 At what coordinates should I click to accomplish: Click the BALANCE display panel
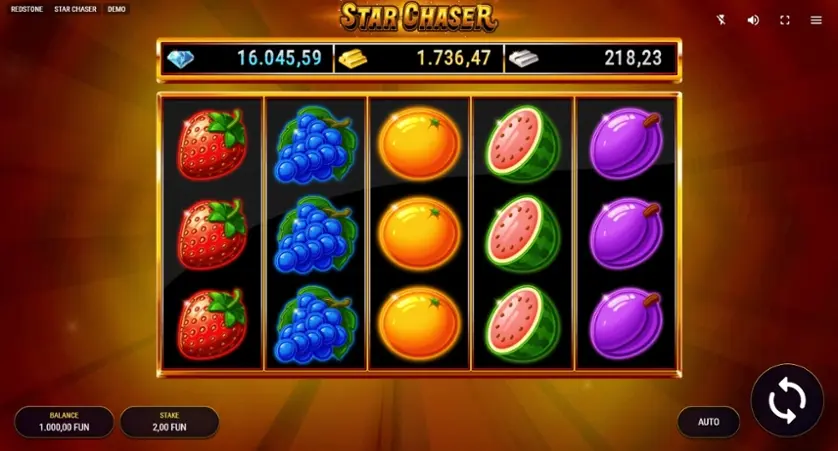[64, 421]
